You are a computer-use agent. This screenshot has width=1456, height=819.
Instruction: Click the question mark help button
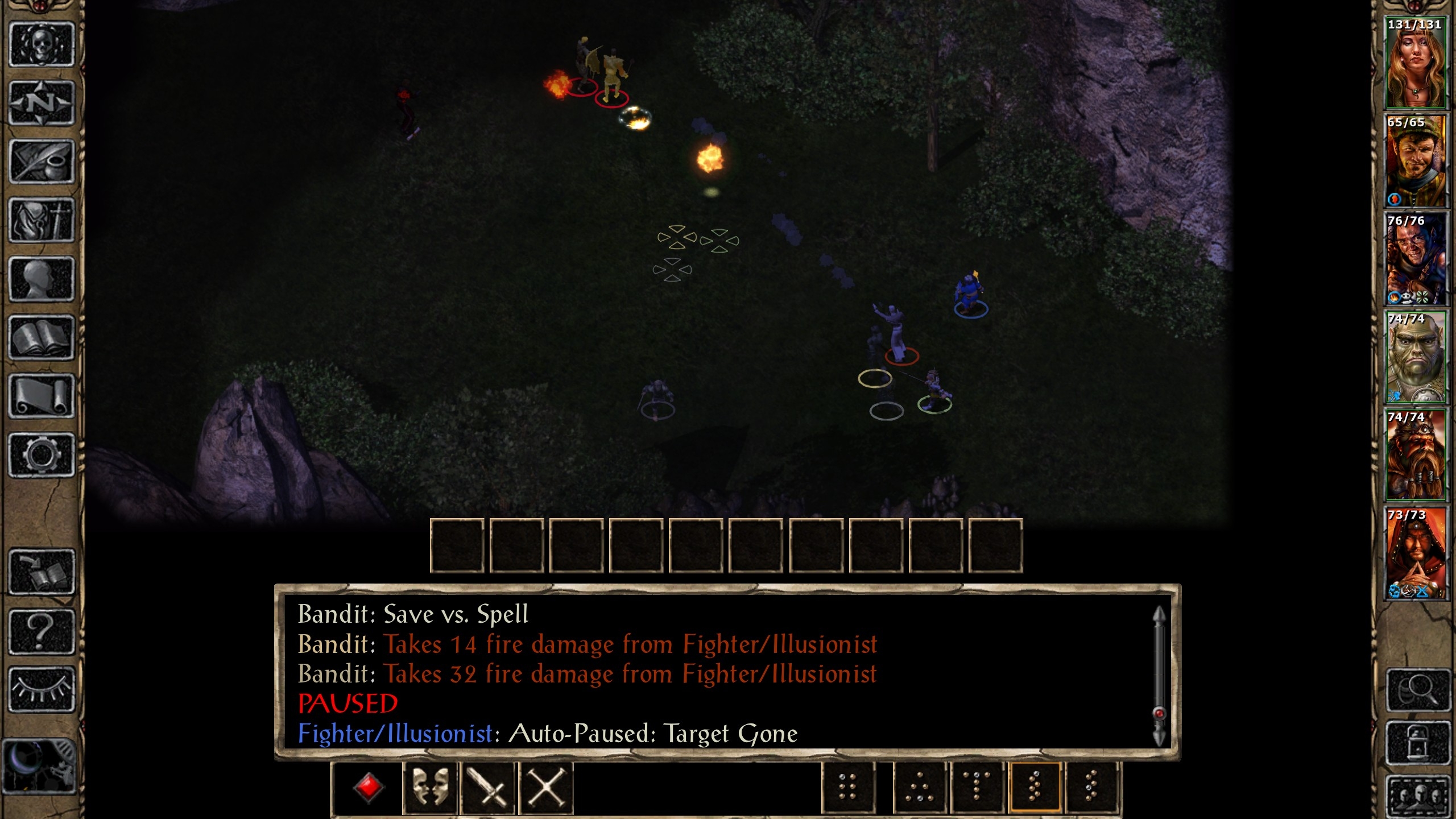[x=42, y=631]
